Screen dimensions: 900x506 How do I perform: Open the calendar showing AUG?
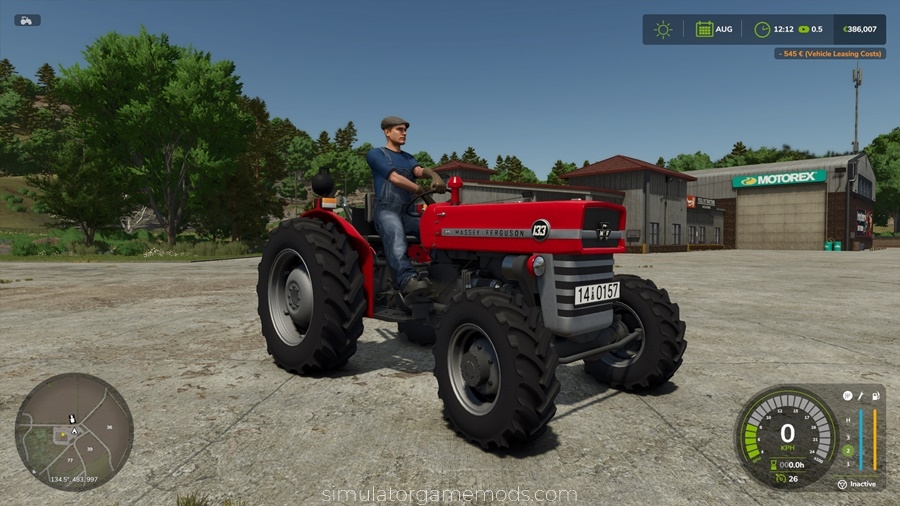pyautogui.click(x=705, y=29)
